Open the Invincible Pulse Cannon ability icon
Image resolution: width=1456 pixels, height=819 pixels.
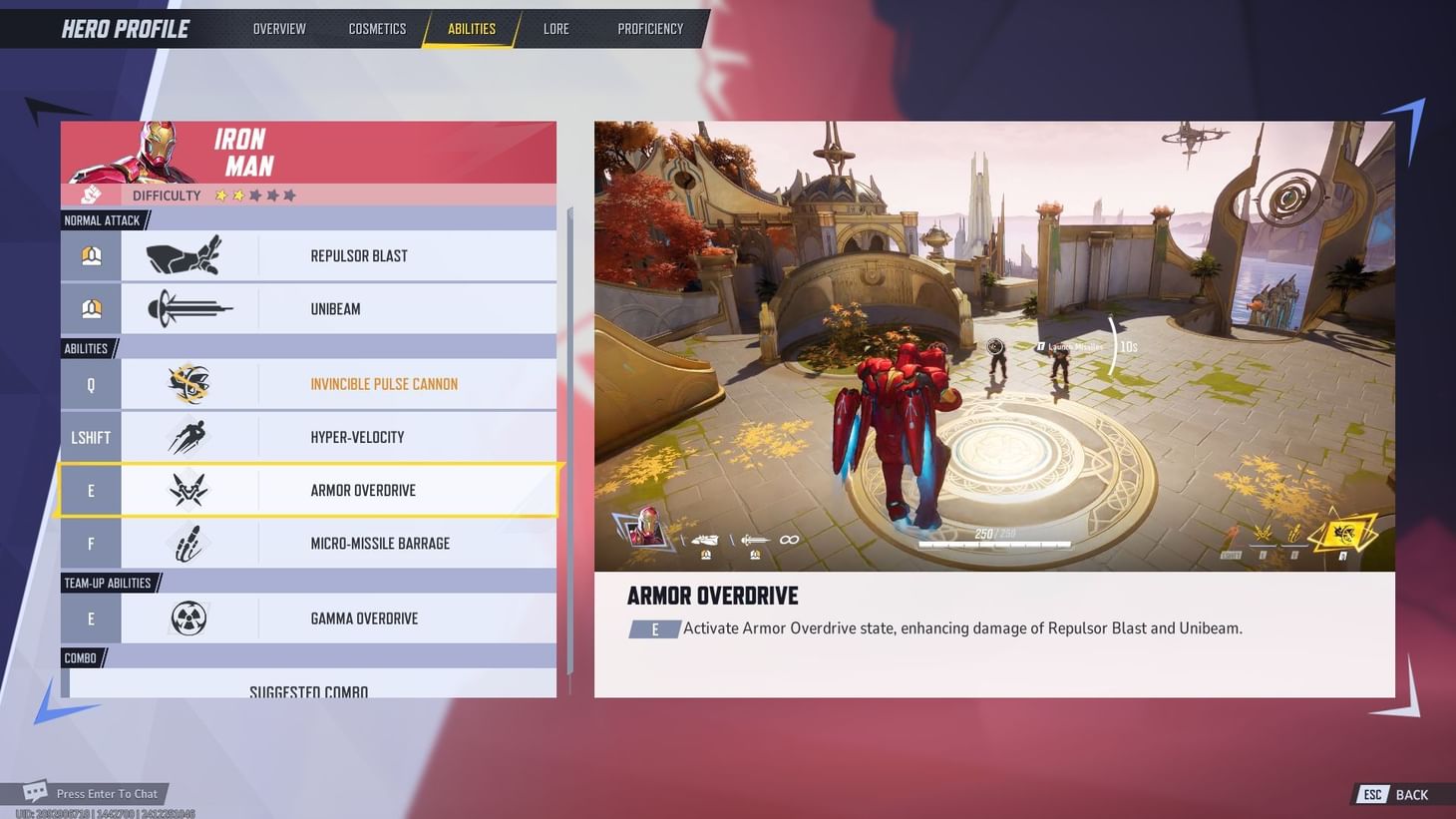point(189,384)
